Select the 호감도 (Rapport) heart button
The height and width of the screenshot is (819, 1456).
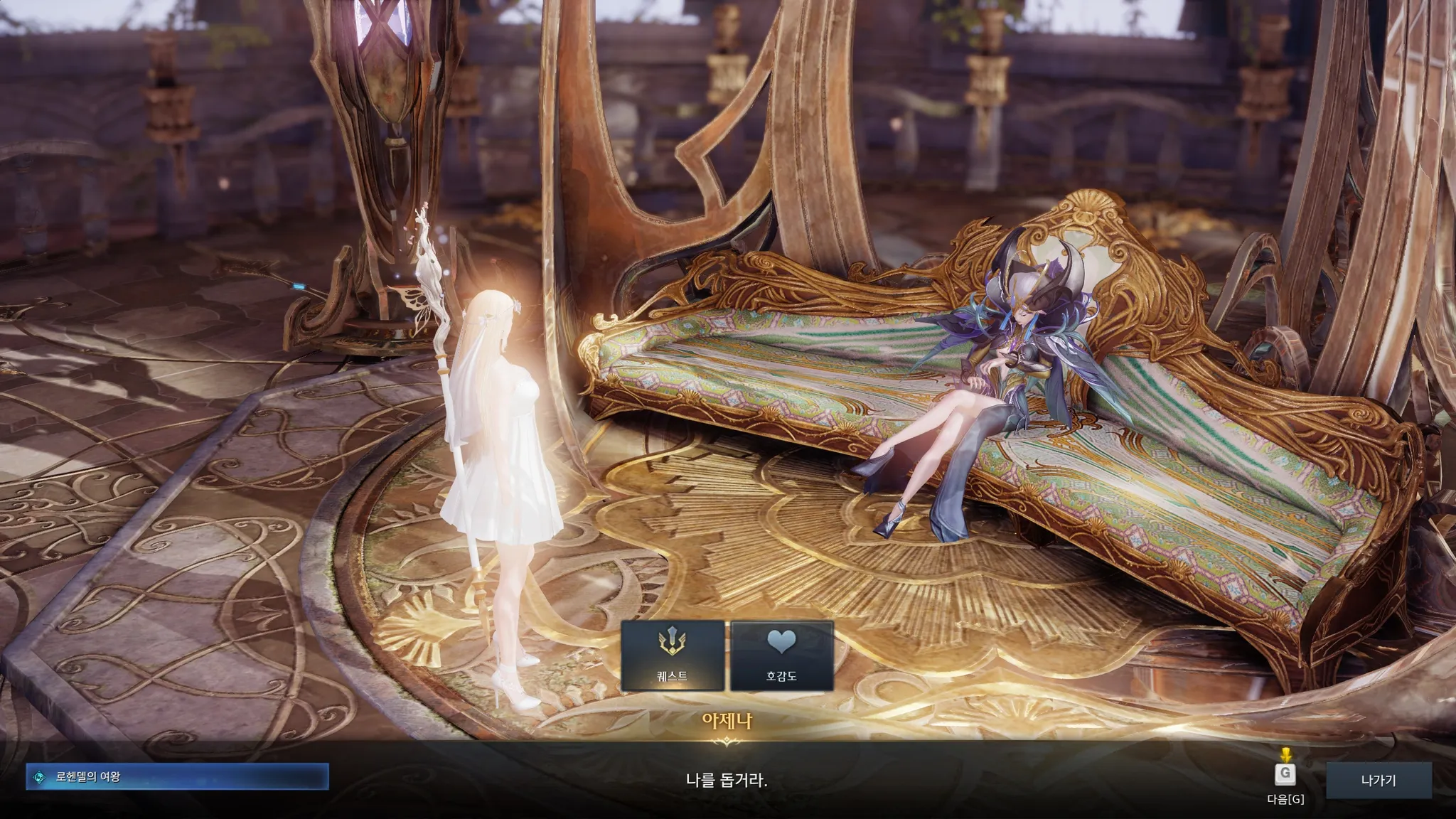pyautogui.click(x=781, y=655)
